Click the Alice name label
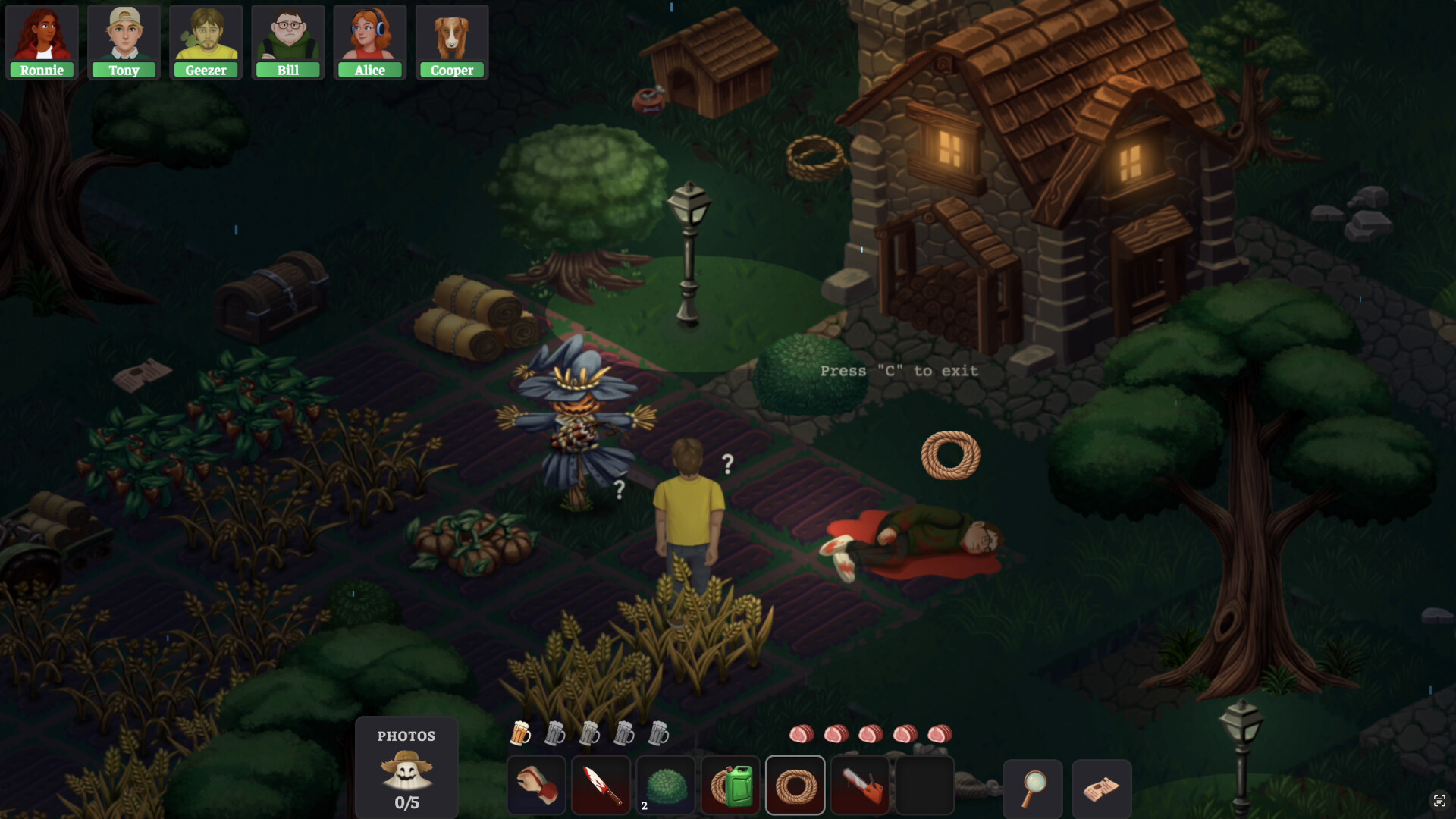This screenshot has width=1456, height=819. [x=370, y=70]
